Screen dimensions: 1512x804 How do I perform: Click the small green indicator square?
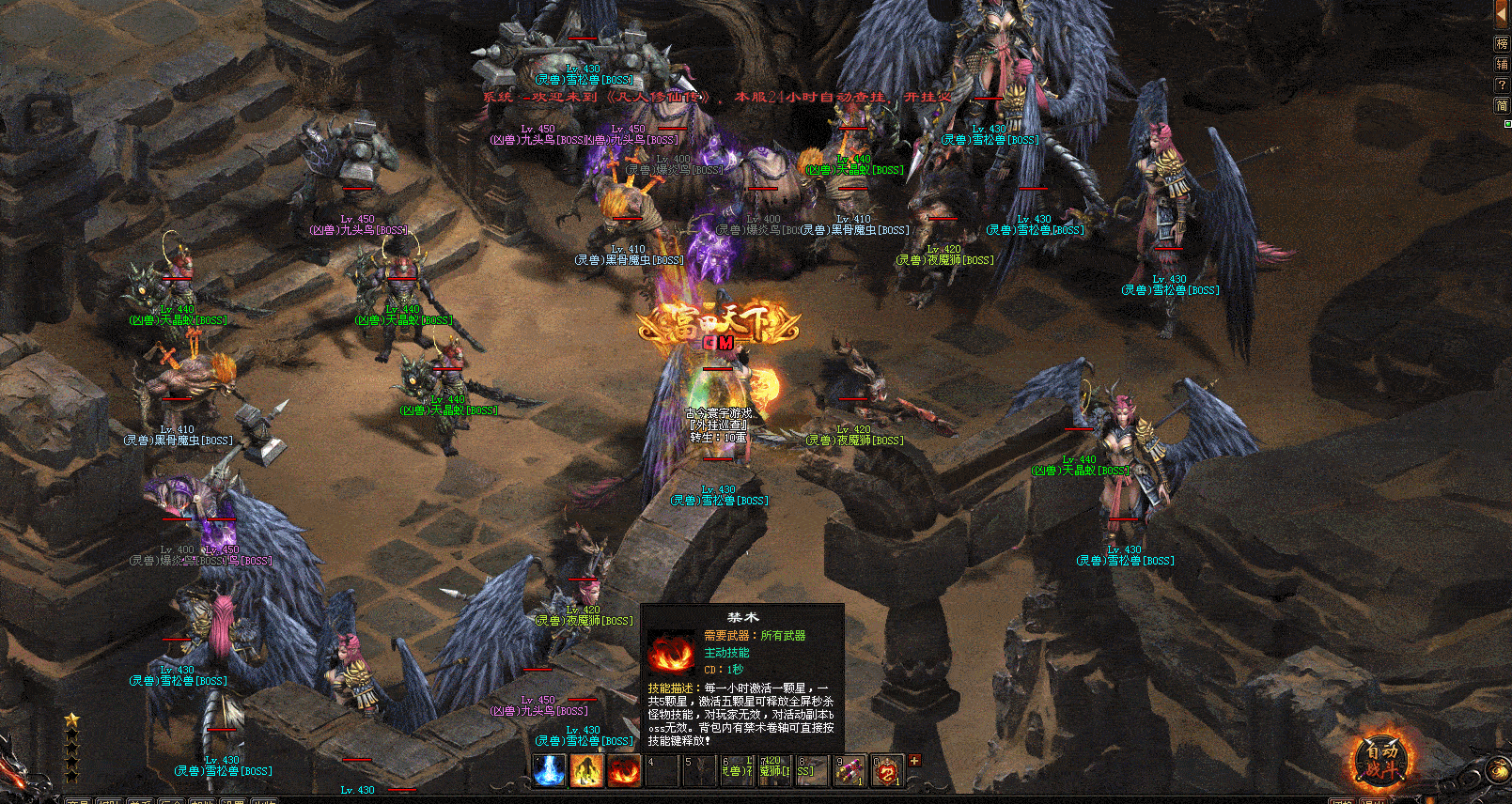pyautogui.click(x=1507, y=123)
